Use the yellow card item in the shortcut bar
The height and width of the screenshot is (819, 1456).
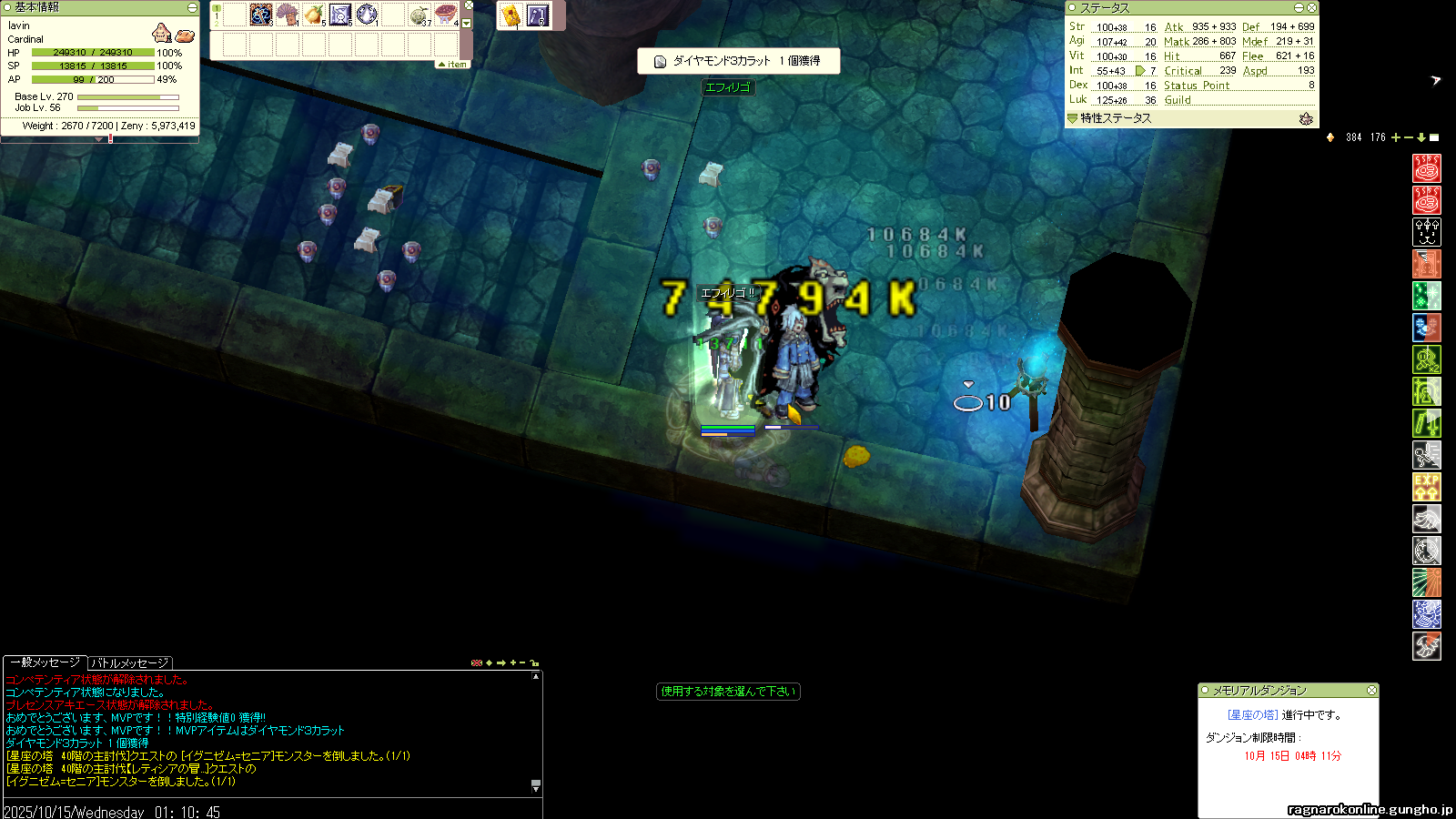511,15
